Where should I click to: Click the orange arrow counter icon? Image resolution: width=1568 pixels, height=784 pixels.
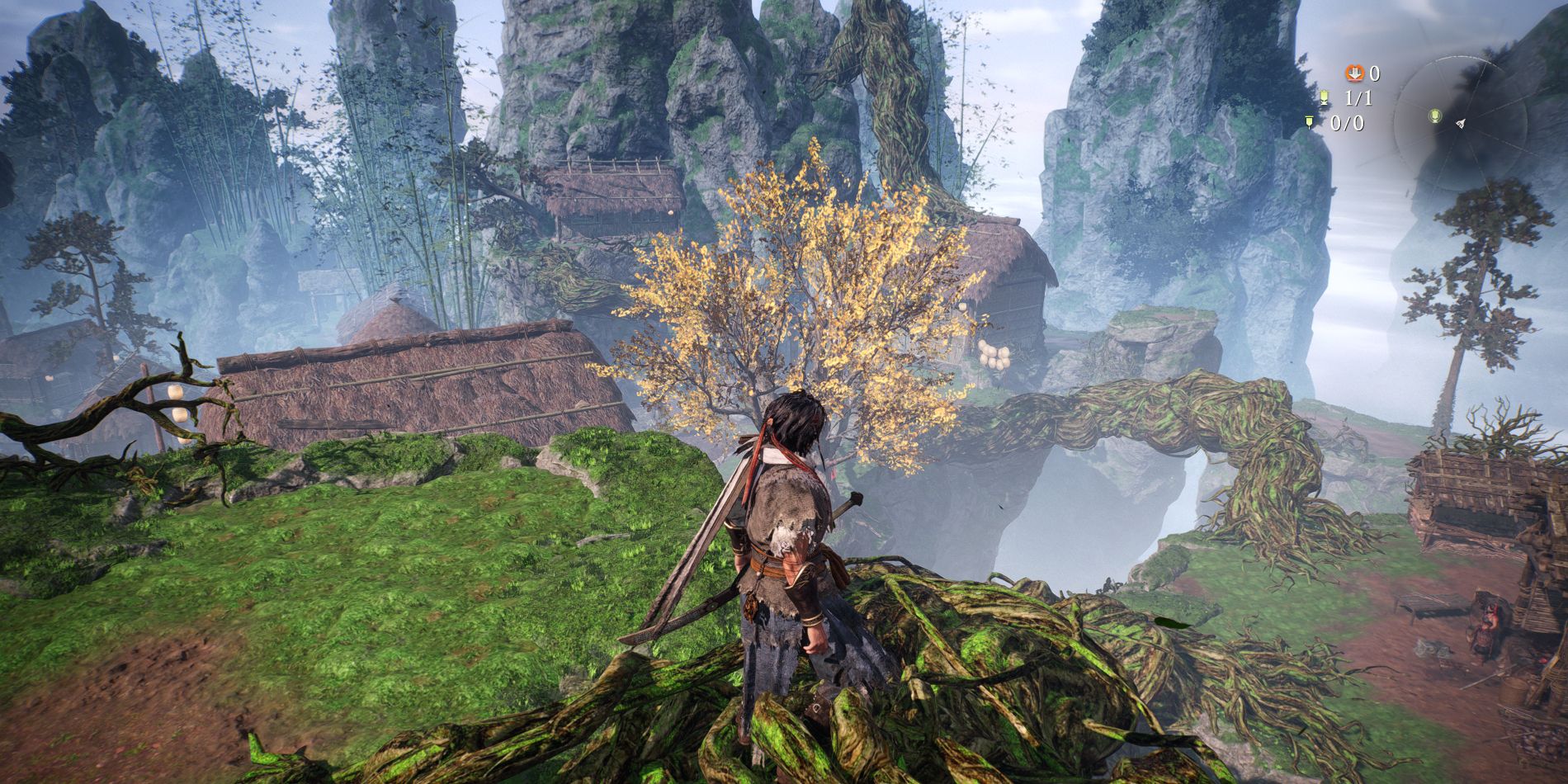(1354, 73)
